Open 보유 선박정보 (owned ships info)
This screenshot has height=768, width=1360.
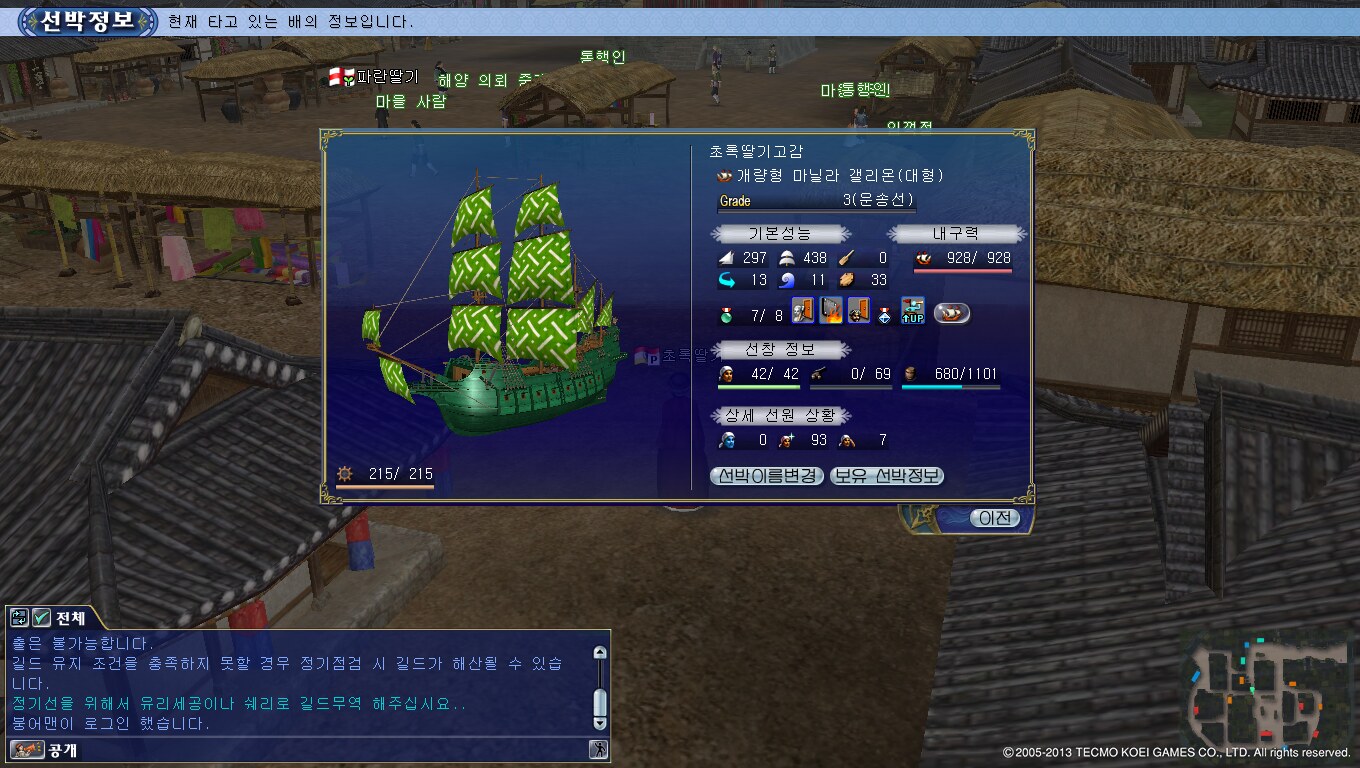887,476
